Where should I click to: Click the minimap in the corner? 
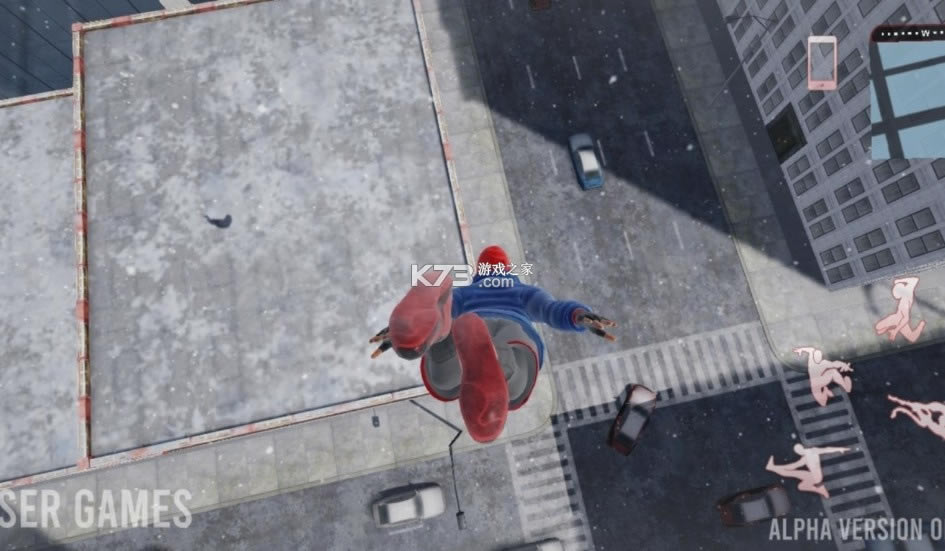(907, 95)
